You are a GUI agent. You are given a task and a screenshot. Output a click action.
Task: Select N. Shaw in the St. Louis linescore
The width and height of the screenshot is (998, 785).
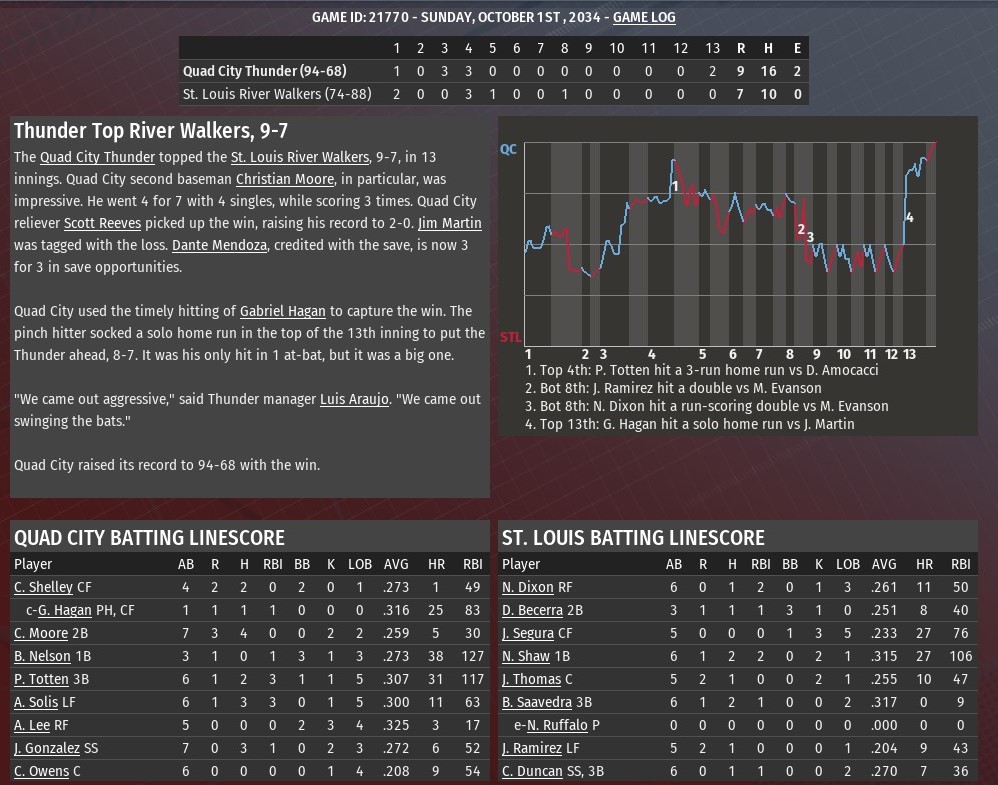tap(526, 656)
